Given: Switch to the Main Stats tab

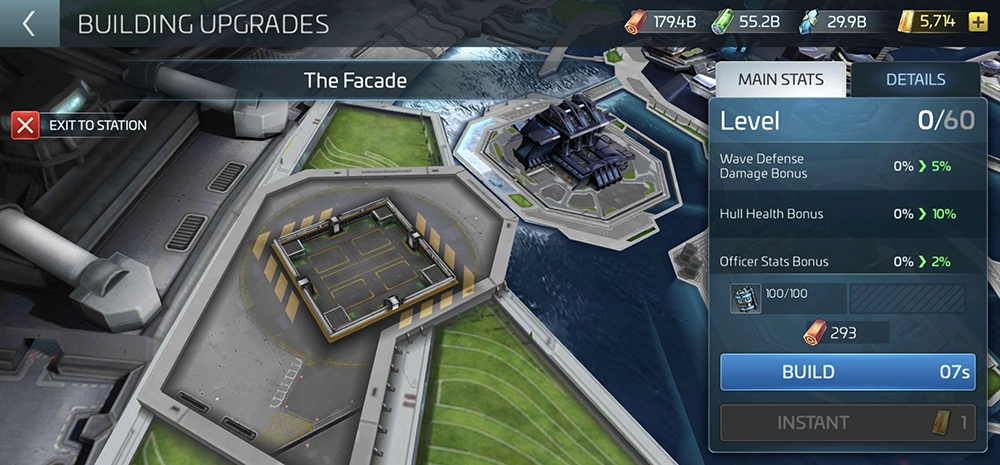Looking at the screenshot, I should [780, 80].
